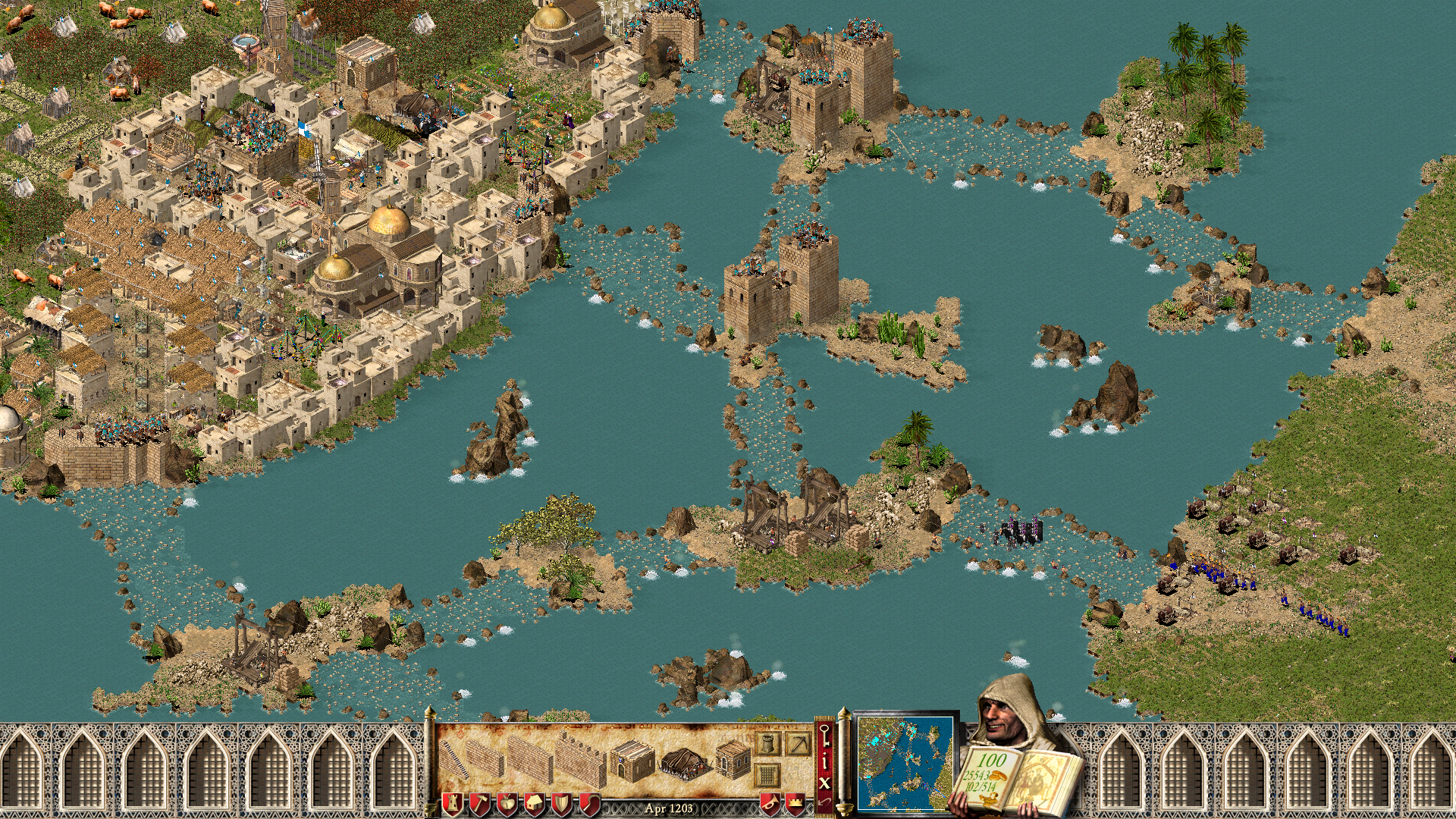Select the stone stairs building
Screen dimensions: 1456x819
pyautogui.click(x=453, y=759)
